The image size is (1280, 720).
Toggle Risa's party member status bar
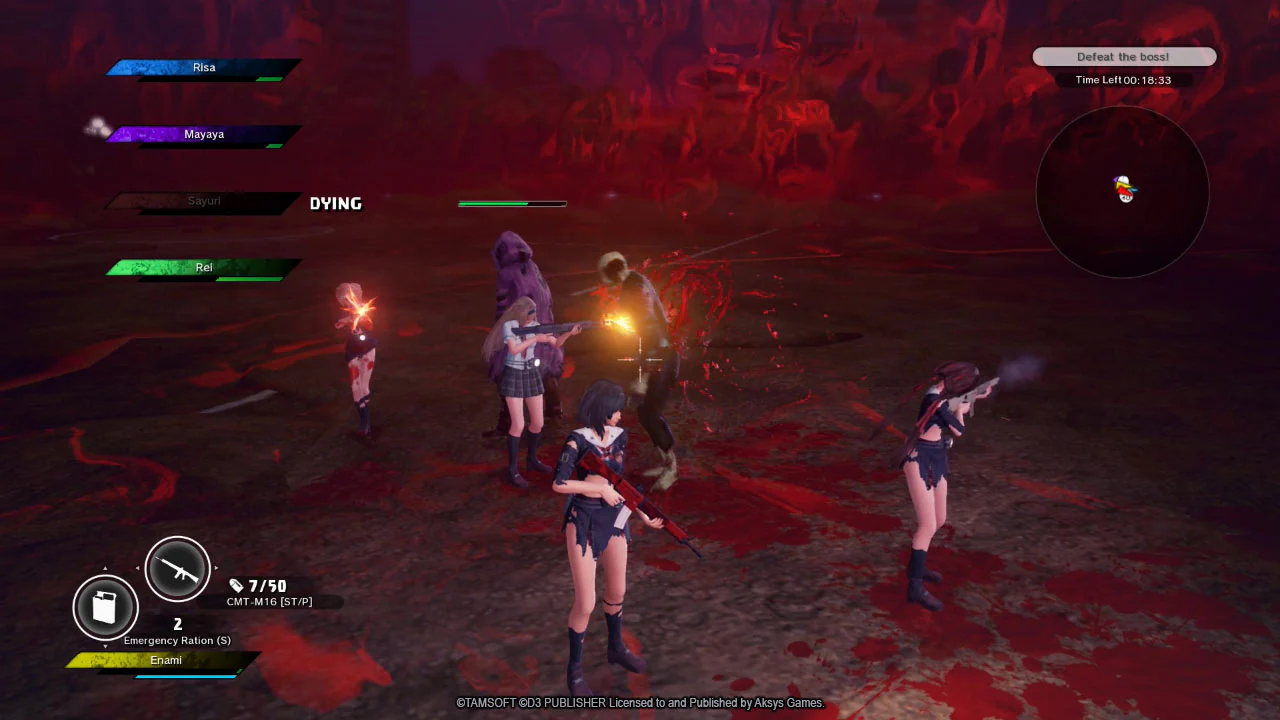click(200, 68)
